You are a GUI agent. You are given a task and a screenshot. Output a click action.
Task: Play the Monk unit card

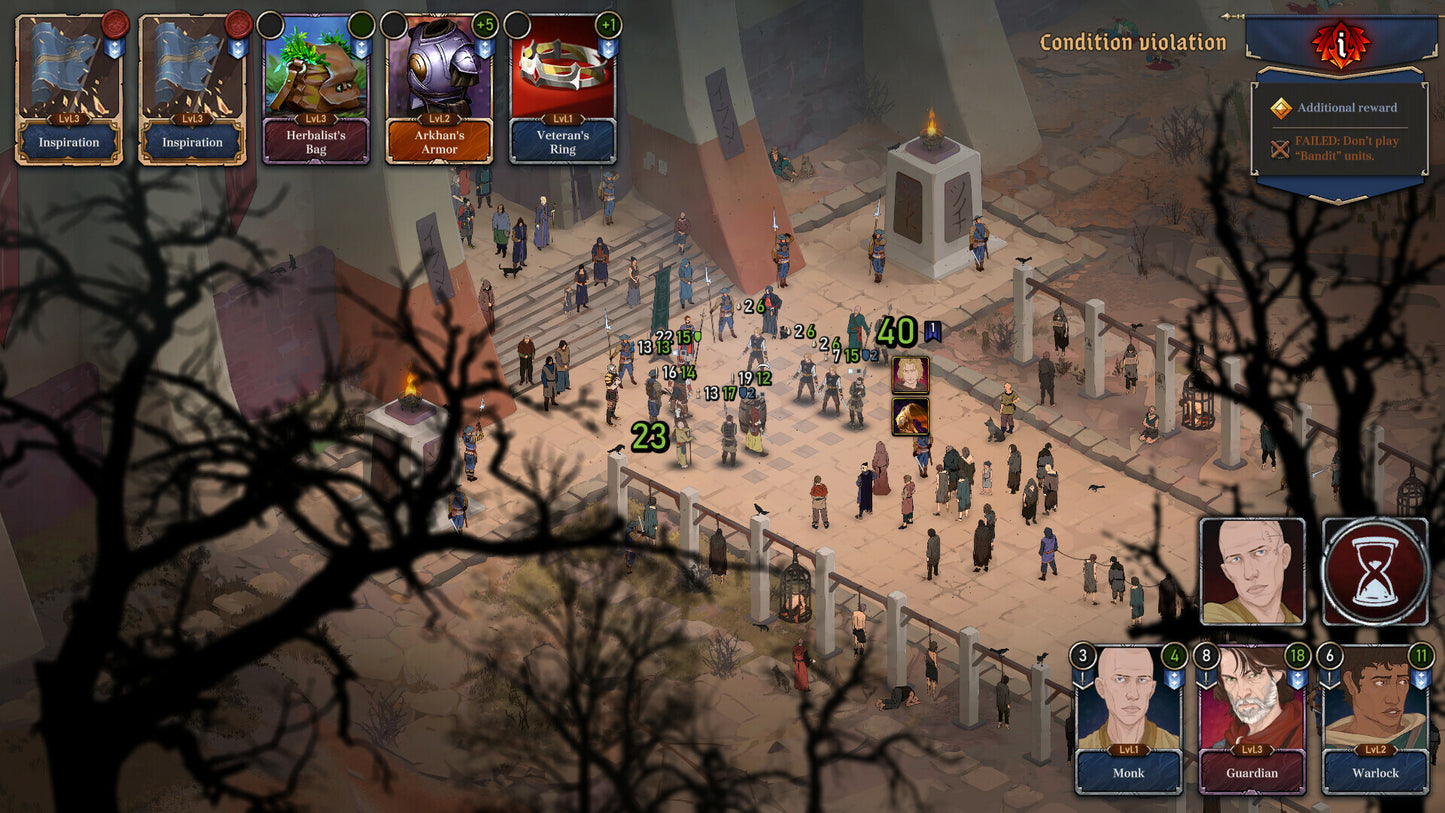pos(1128,719)
